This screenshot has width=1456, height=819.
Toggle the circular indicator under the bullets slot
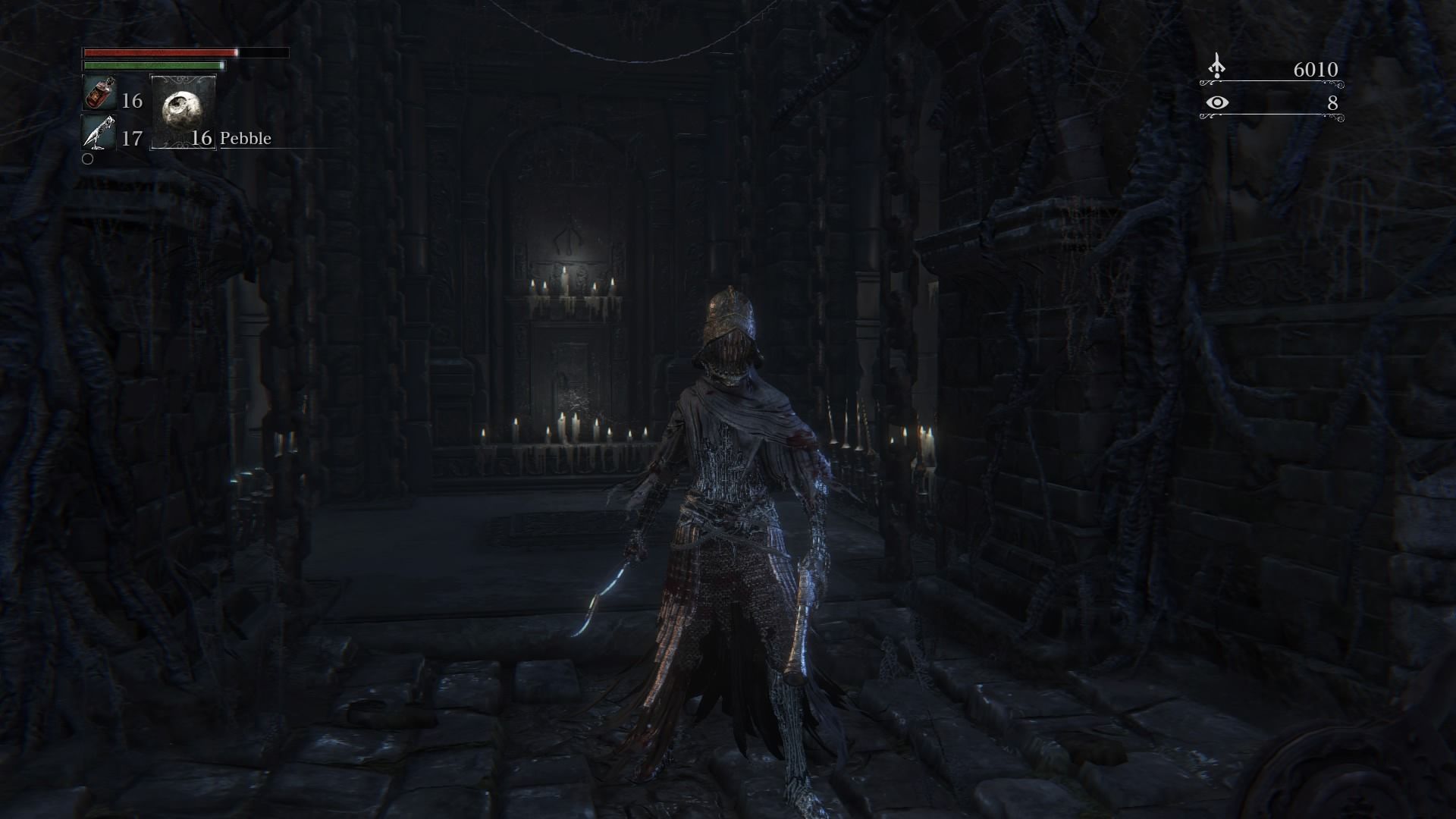pos(89,159)
